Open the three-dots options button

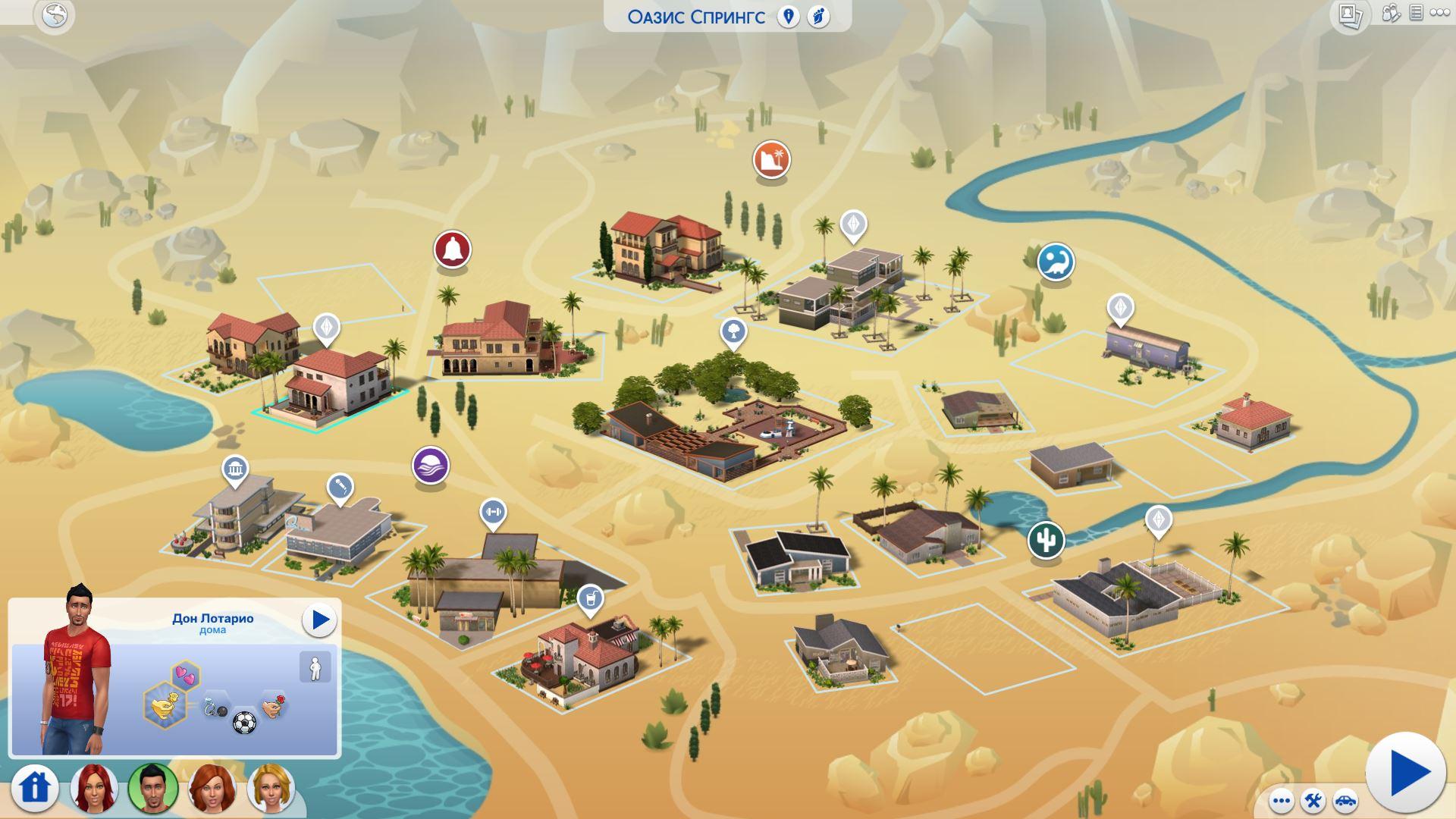pyautogui.click(x=1282, y=801)
